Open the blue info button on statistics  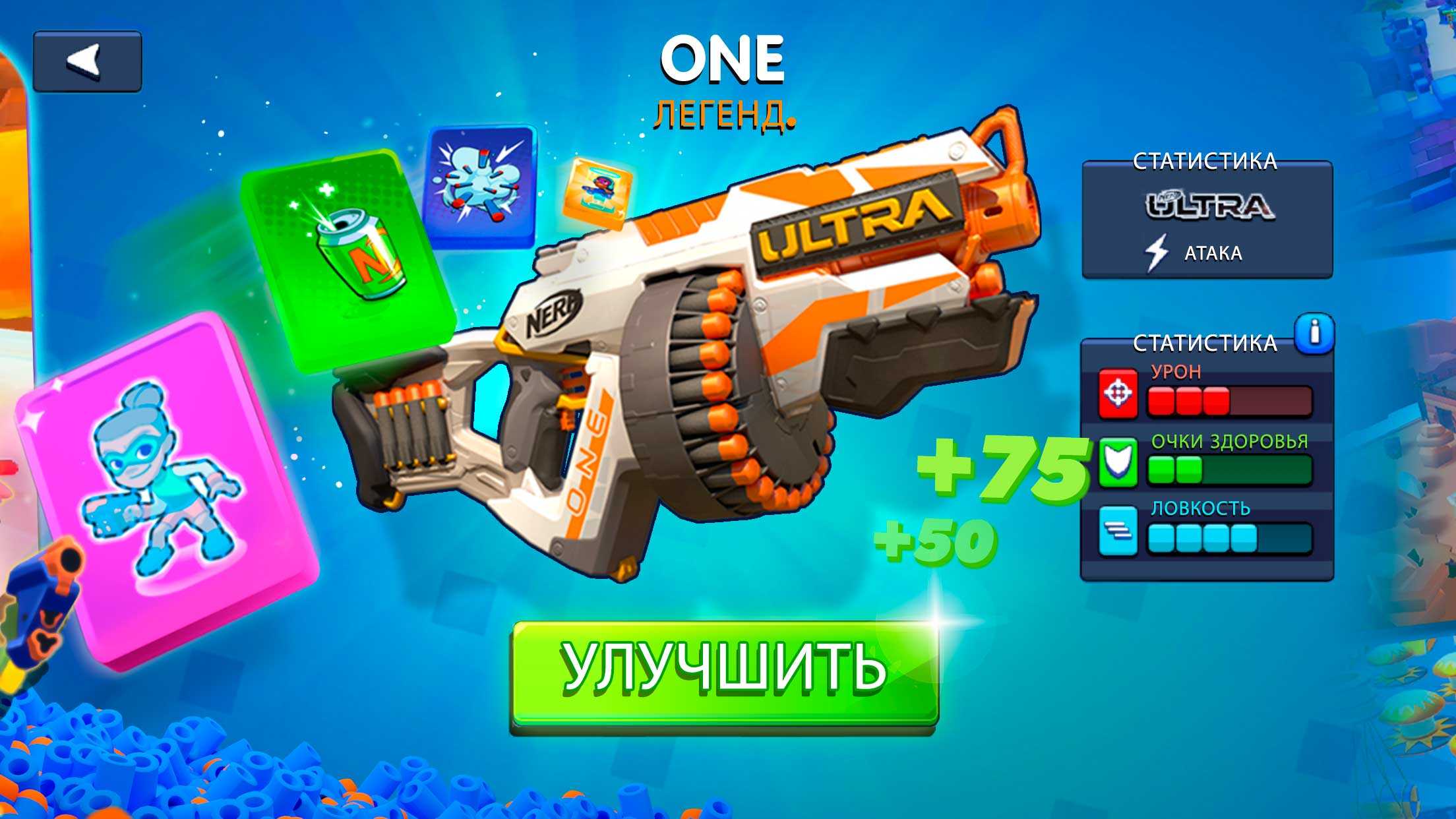coord(1314,333)
